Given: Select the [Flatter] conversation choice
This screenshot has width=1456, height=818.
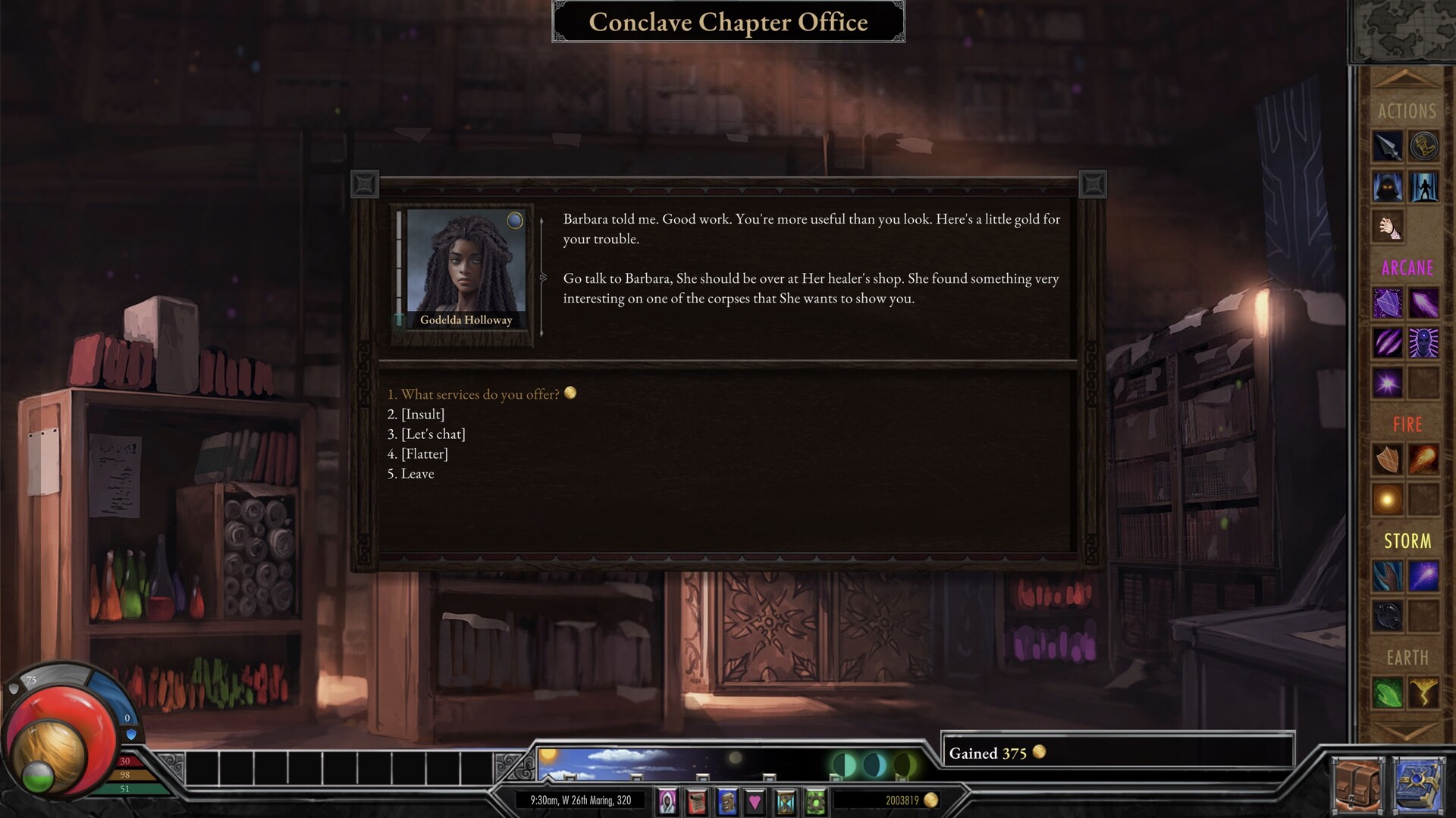Looking at the screenshot, I should pos(423,453).
